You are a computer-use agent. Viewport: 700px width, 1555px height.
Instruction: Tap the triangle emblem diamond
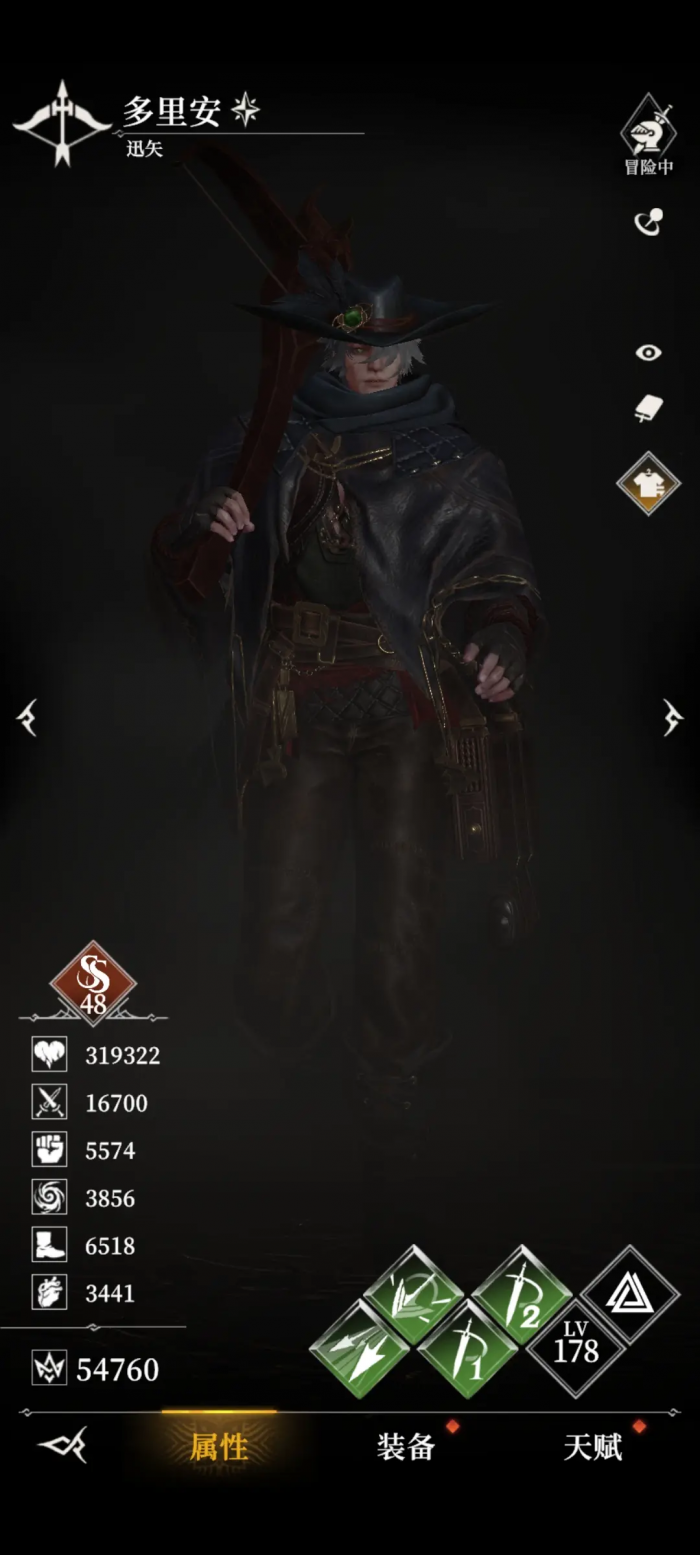coord(630,1294)
